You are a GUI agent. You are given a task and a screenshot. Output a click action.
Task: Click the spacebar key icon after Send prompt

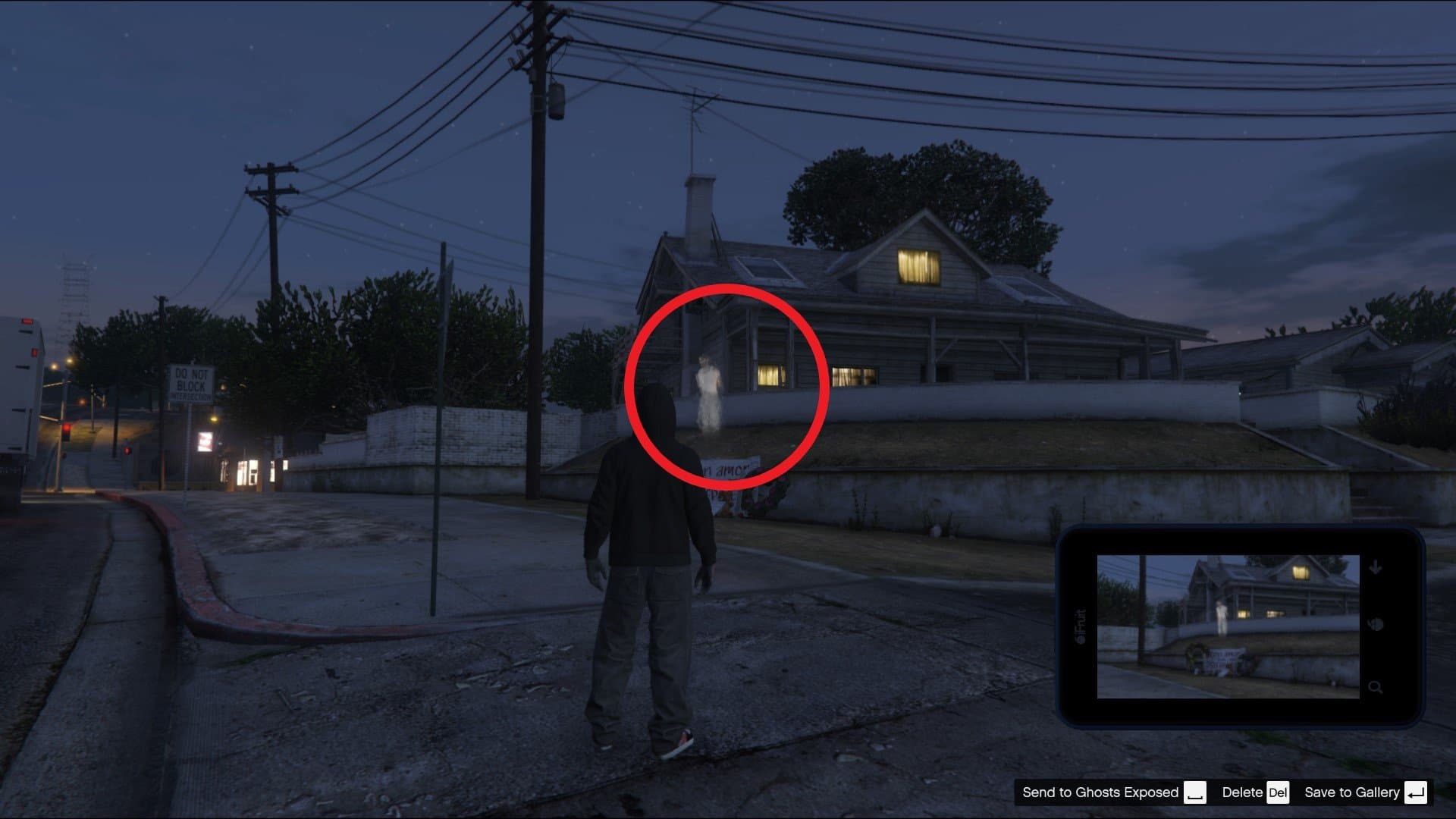click(x=1195, y=793)
